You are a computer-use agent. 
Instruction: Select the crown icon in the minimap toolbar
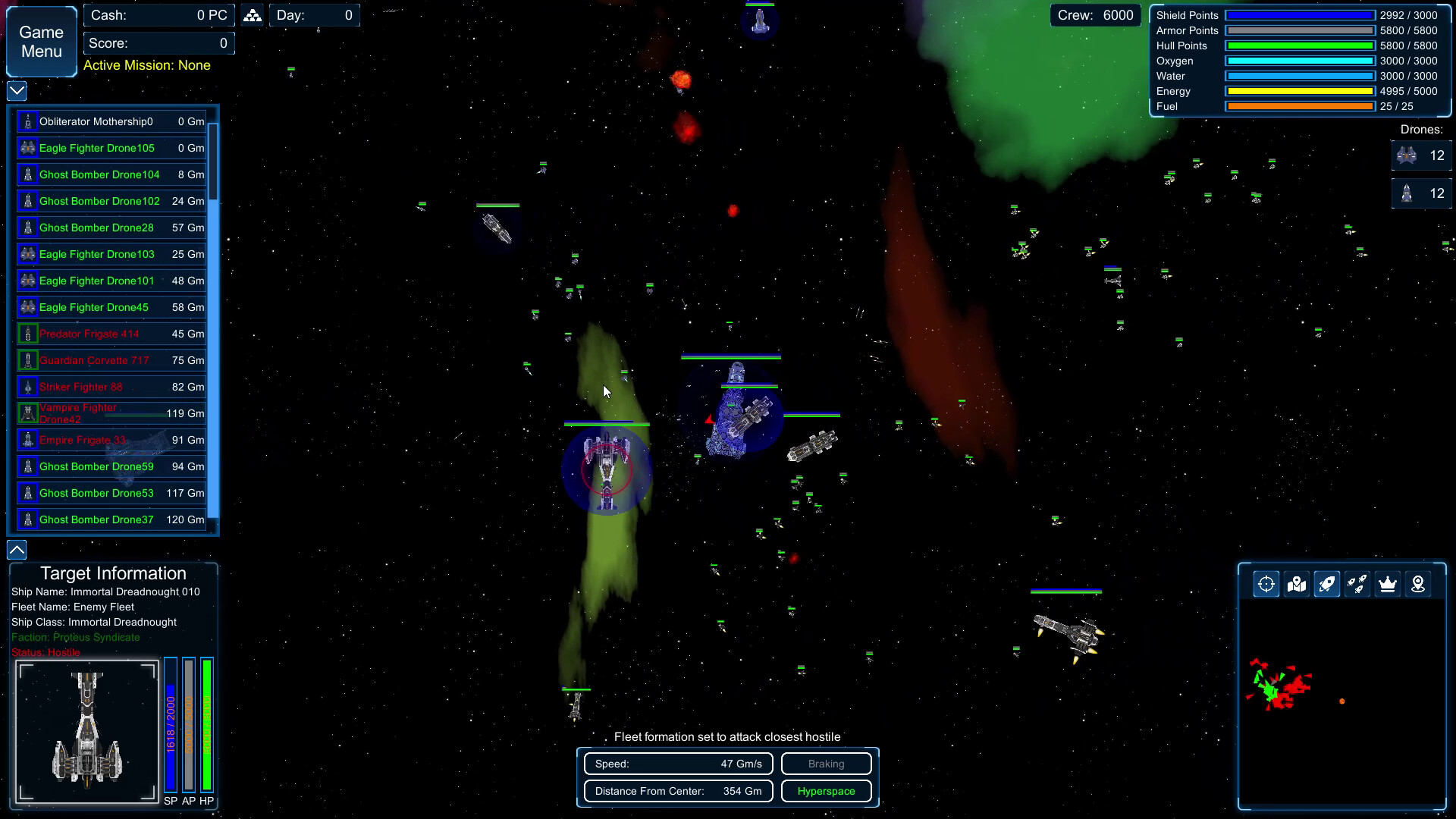pyautogui.click(x=1388, y=584)
